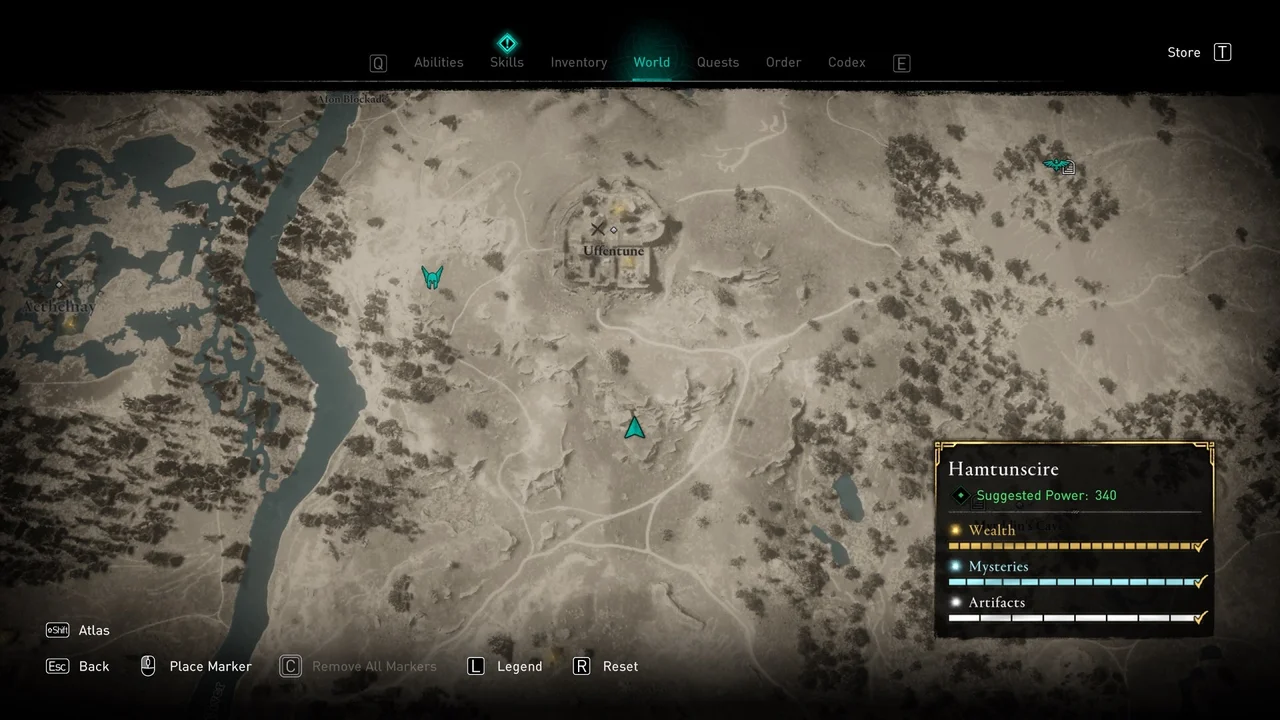Show the Codex tab
Viewport: 1280px width, 720px height.
point(846,62)
